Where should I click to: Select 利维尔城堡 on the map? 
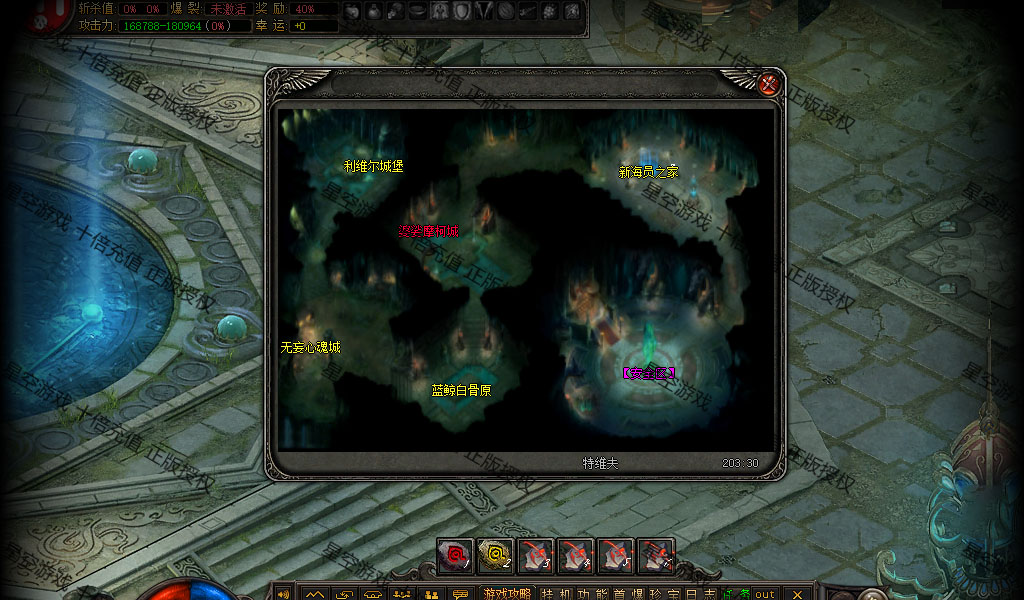point(373,166)
